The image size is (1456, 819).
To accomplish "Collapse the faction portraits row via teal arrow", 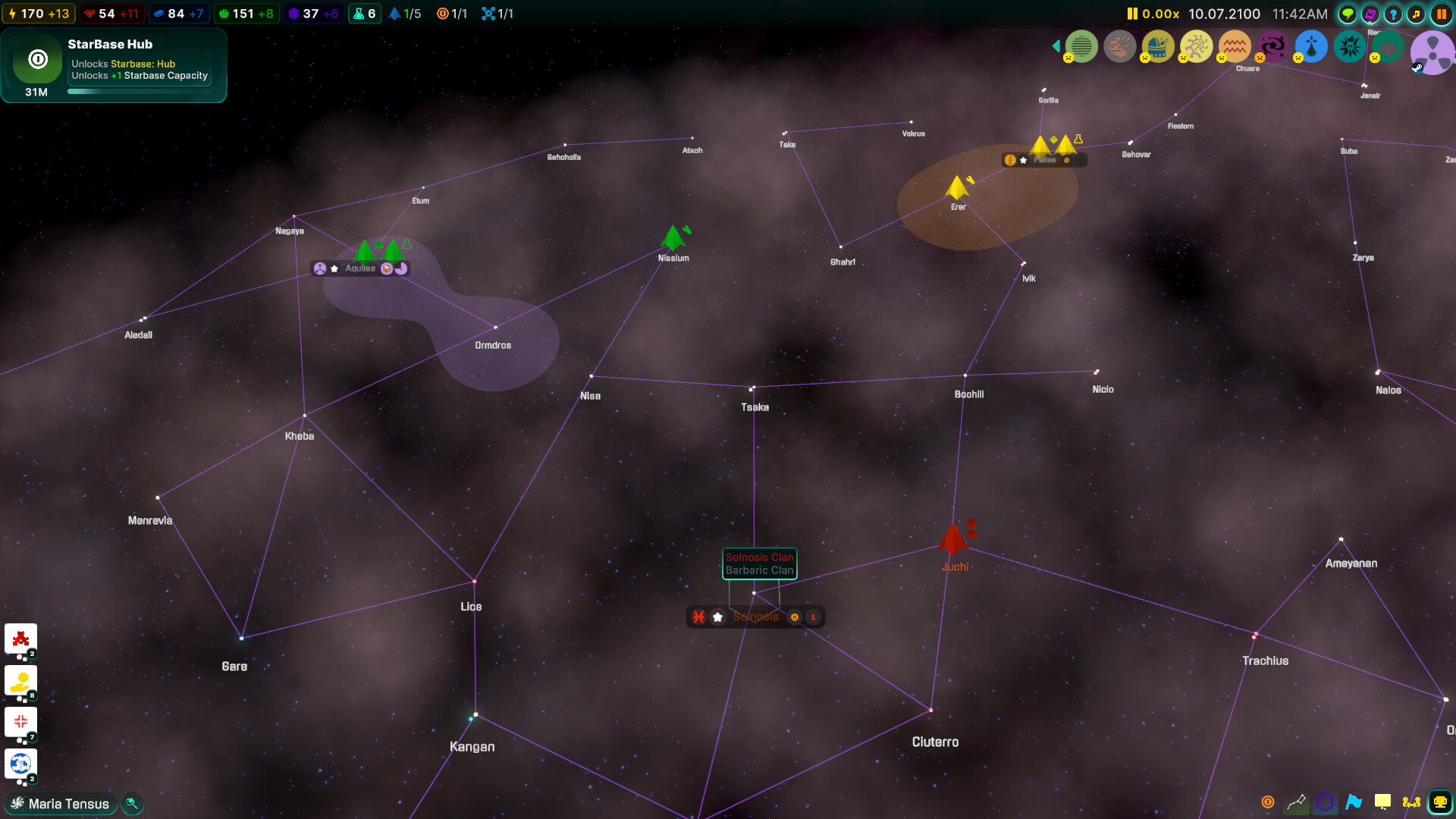I will 1056,45.
